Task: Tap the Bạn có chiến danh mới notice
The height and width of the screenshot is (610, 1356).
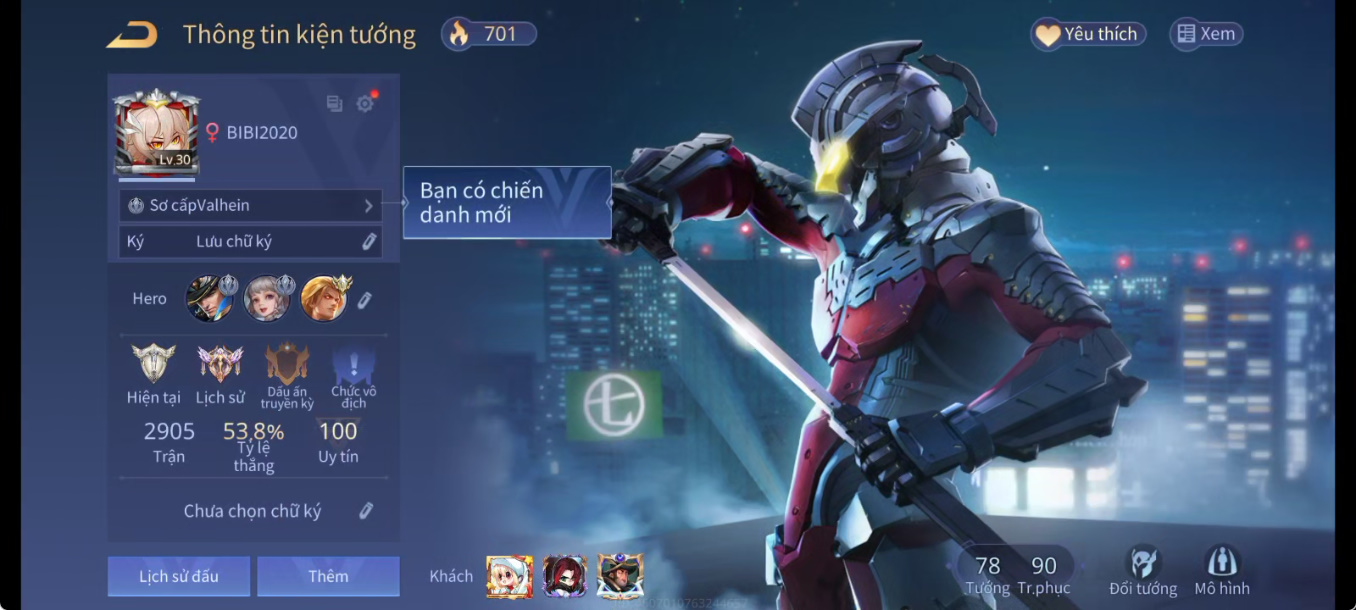Action: 507,202
